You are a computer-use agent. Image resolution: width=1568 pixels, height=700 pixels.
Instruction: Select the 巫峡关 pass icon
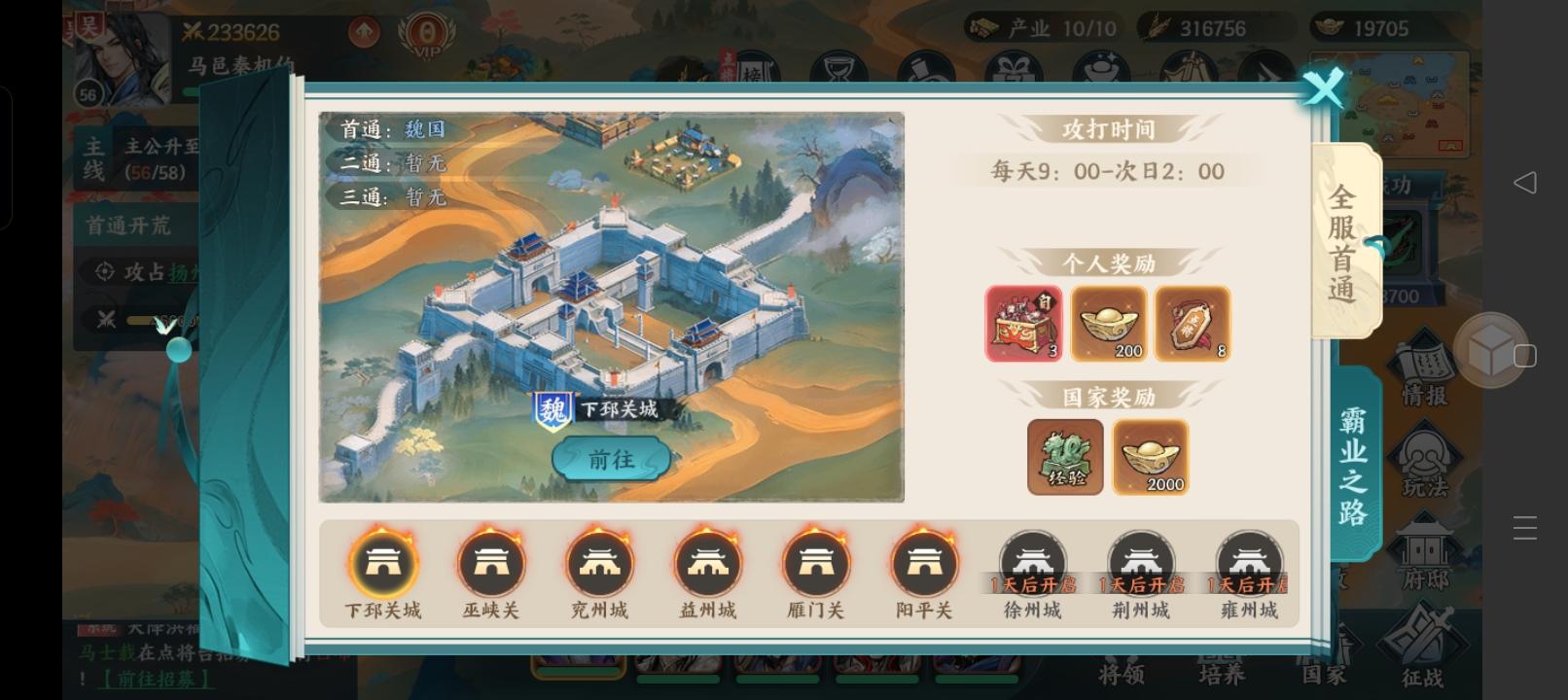[x=491, y=562]
